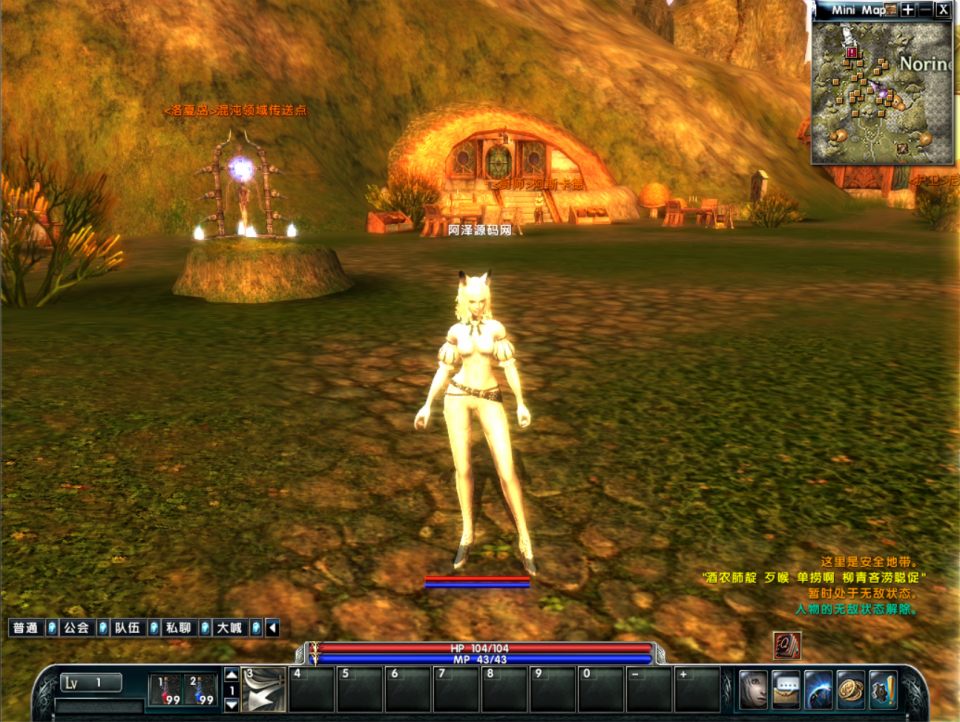
Task: Open the 私聊 whisper chat tab
Action: pyautogui.click(x=179, y=628)
